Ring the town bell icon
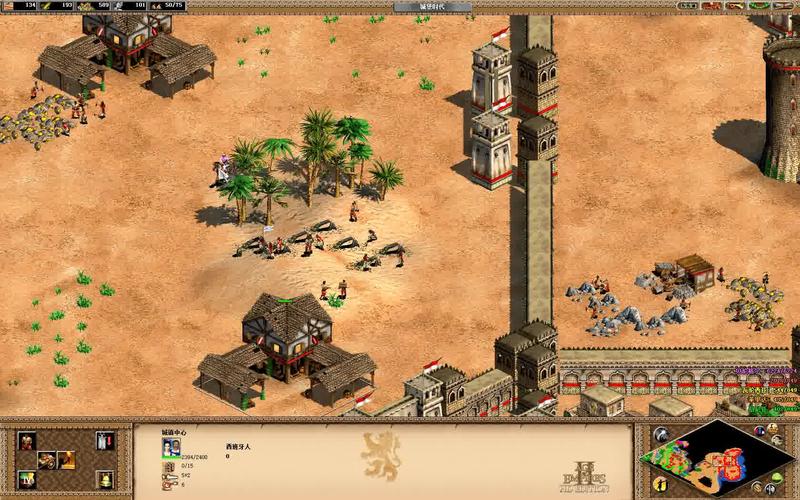Image resolution: width=800 pixels, height=500 pixels. tap(105, 479)
